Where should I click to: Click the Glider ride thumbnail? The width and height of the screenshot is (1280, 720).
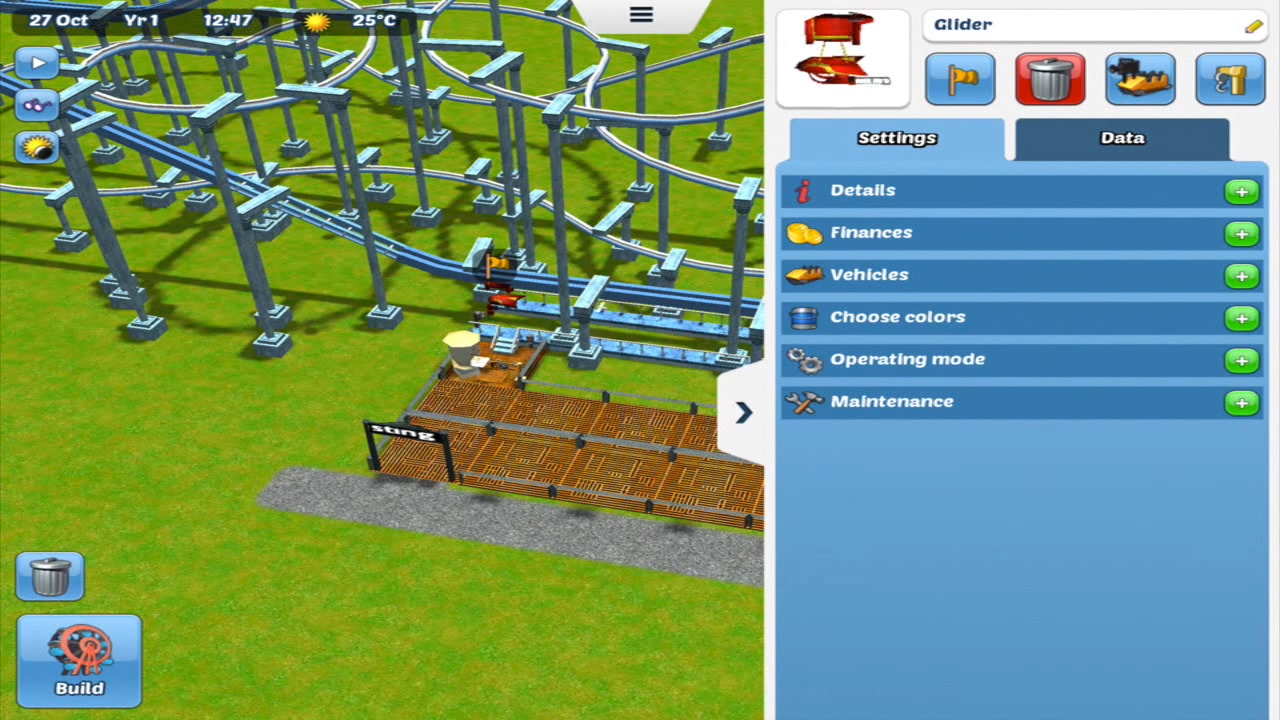coord(842,57)
